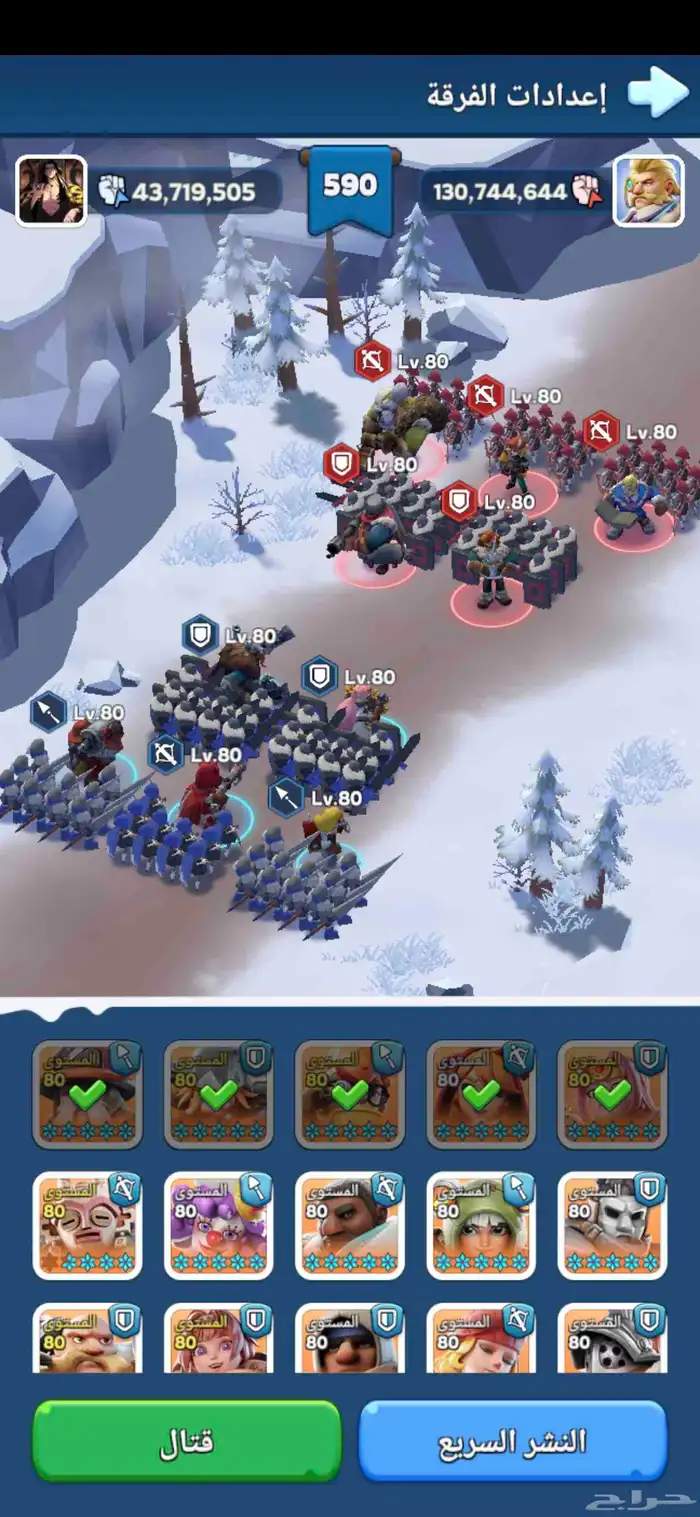This screenshot has height=1517, width=700.
Task: Tap the green fight button
Action: point(187,1441)
